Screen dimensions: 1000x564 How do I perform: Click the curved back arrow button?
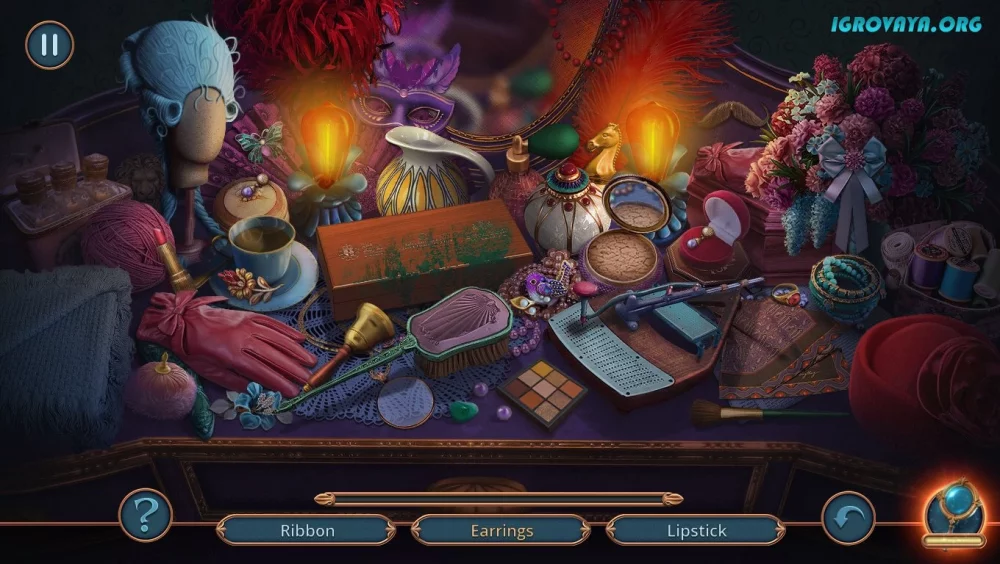(848, 518)
